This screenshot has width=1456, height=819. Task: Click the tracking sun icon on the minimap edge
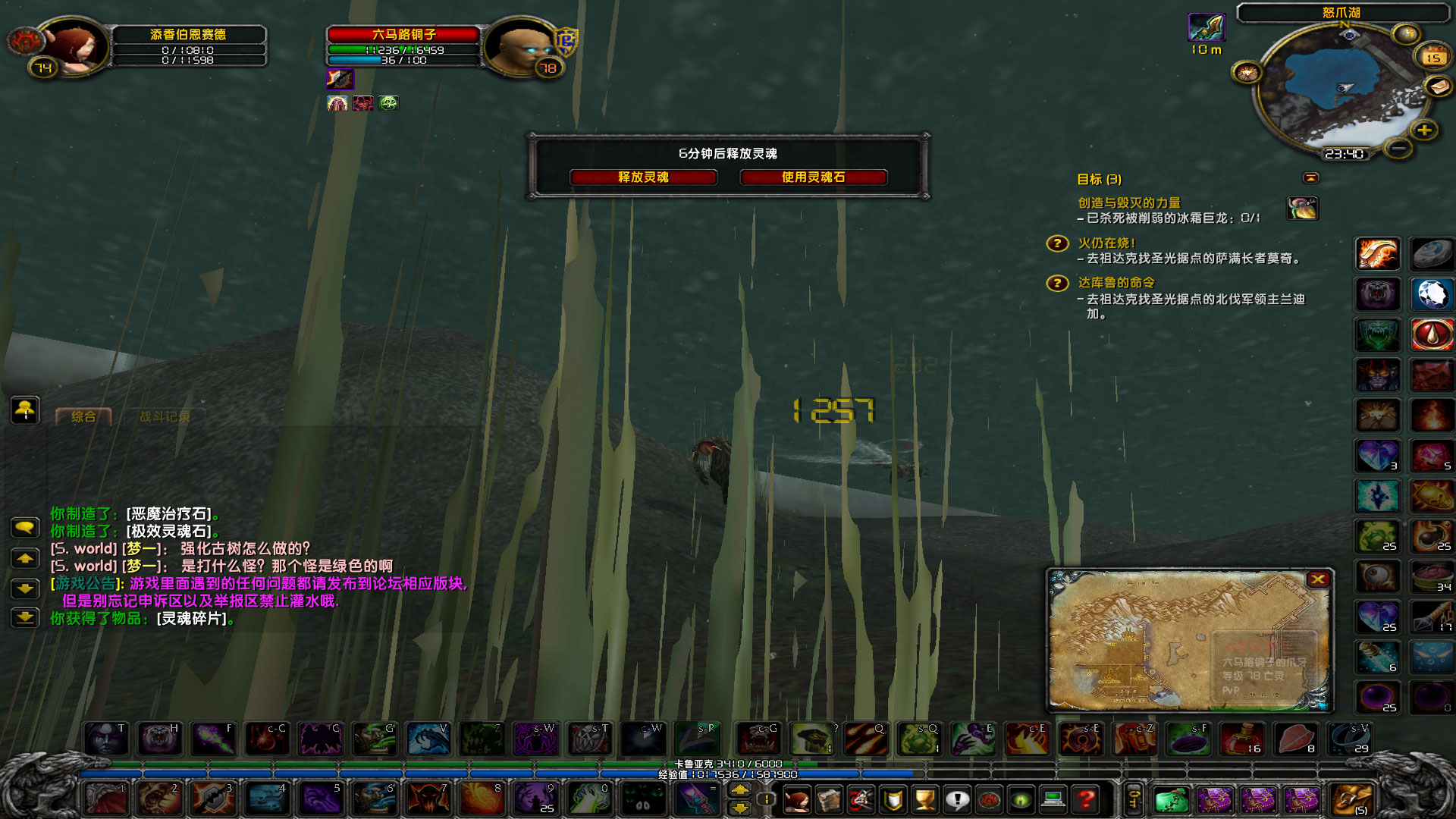(x=1247, y=73)
